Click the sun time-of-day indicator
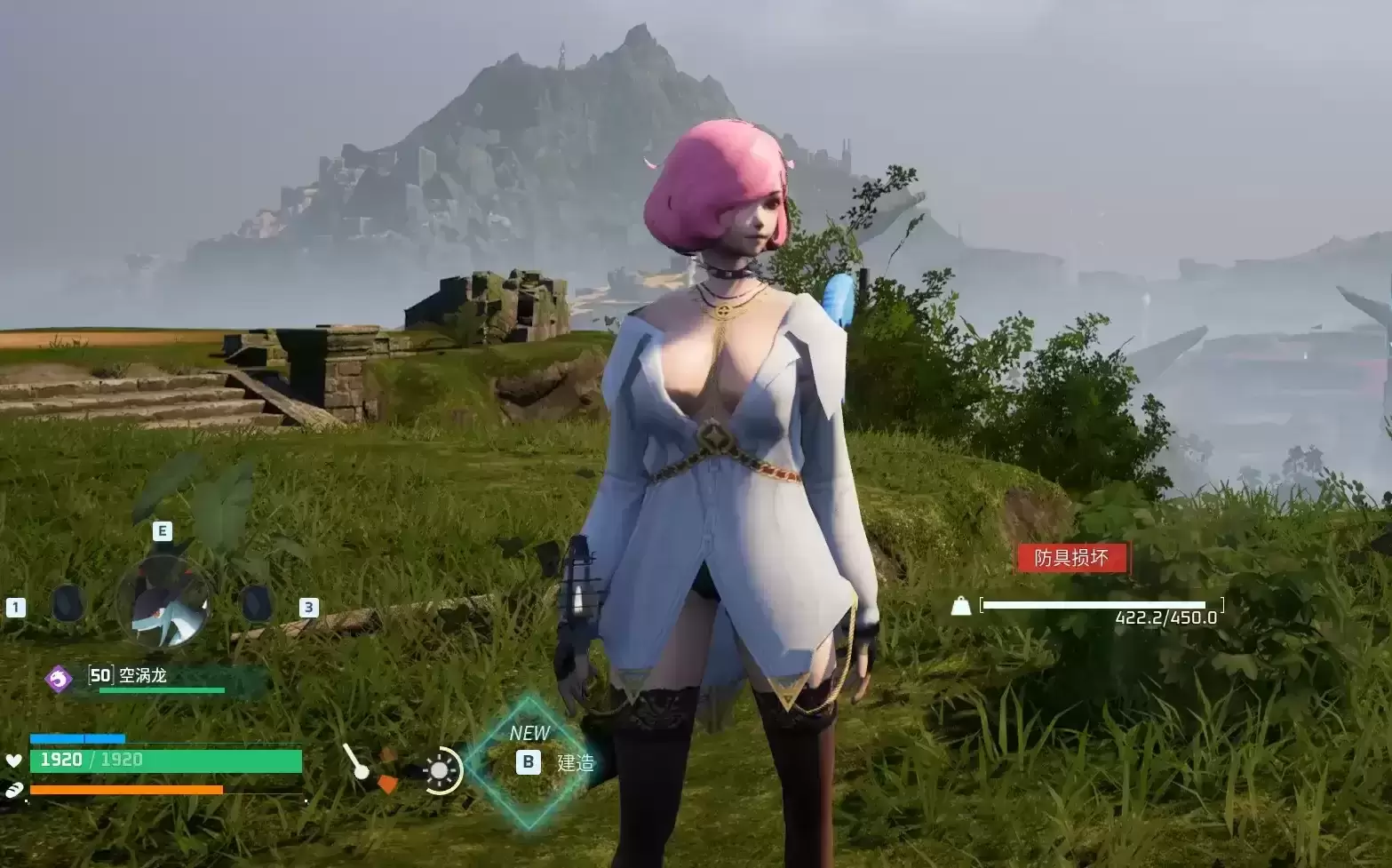1392x868 pixels. 441,769
